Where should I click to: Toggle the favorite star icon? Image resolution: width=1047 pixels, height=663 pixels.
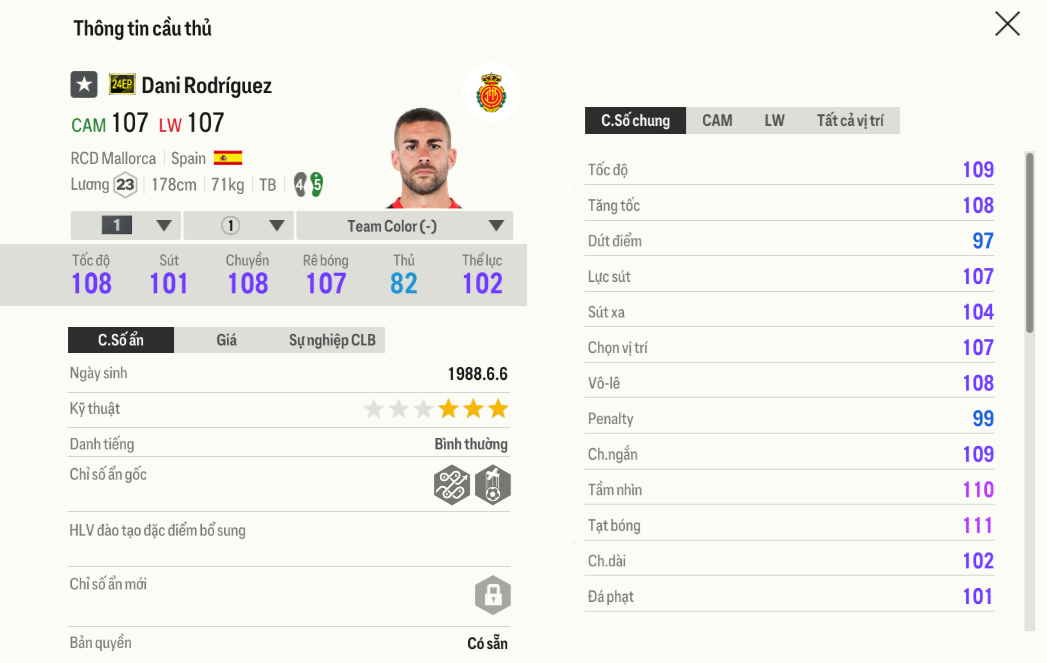(84, 85)
